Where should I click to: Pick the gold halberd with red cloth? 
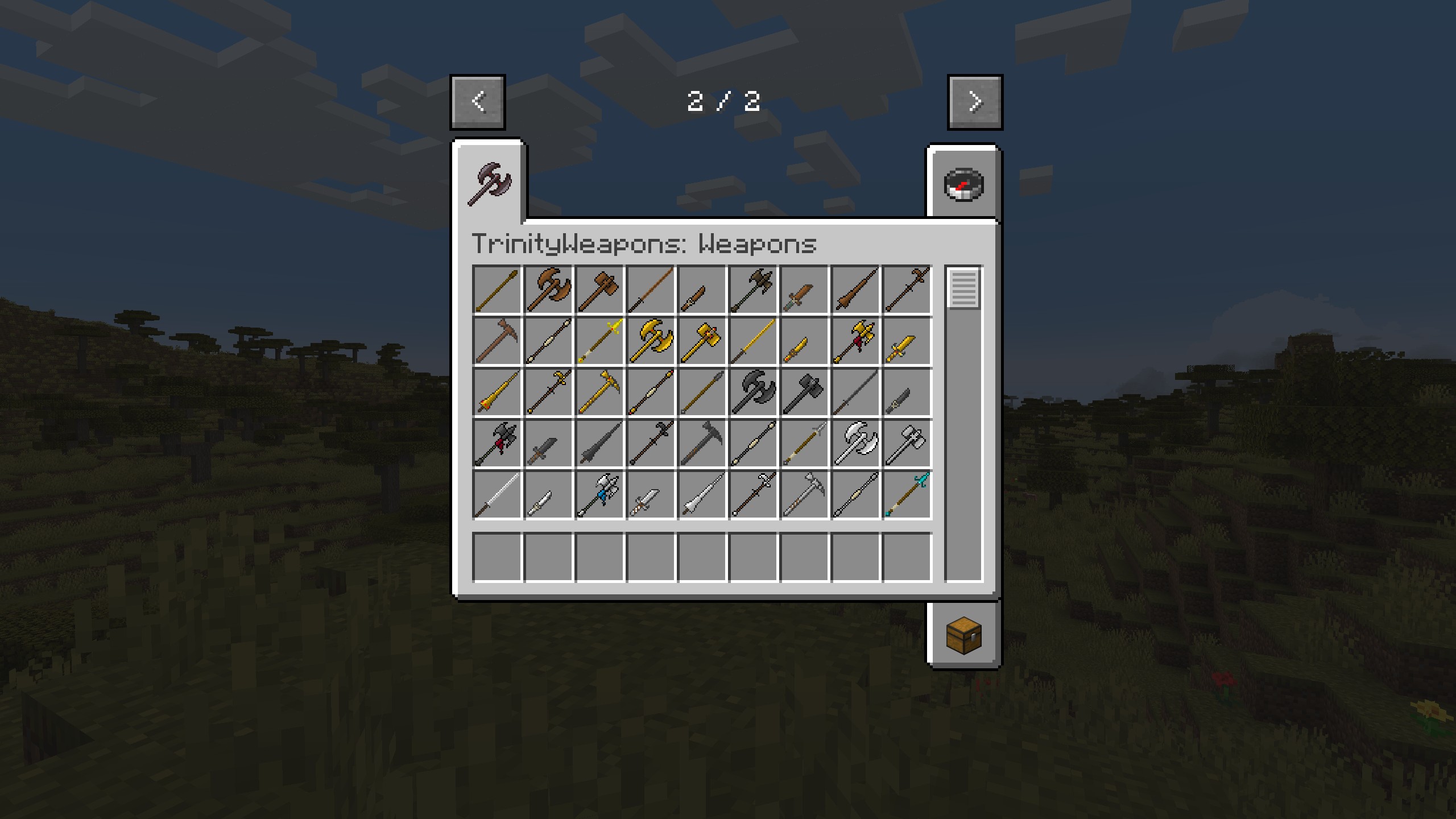pyautogui.click(x=855, y=341)
